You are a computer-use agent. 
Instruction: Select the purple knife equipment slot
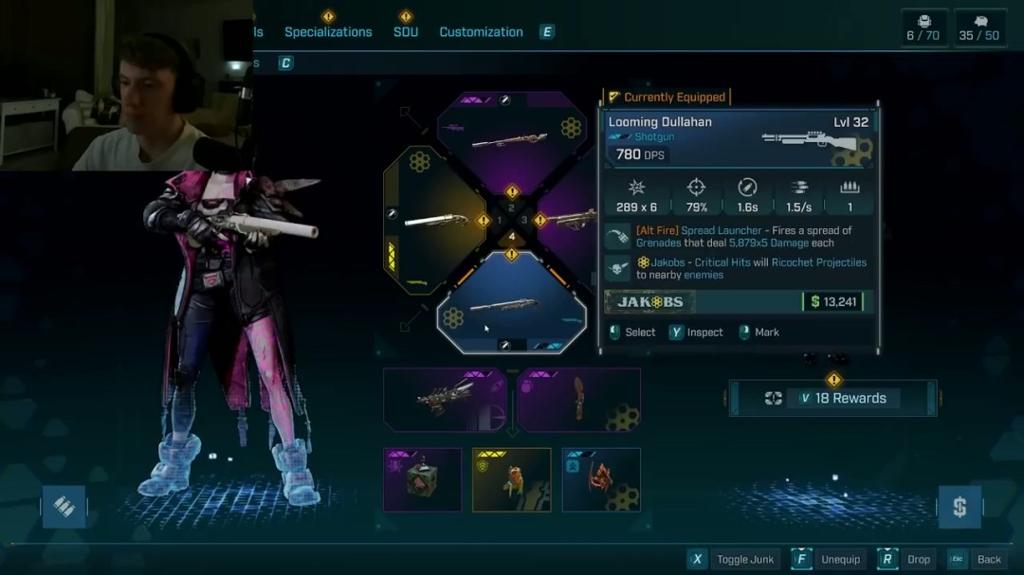(579, 399)
